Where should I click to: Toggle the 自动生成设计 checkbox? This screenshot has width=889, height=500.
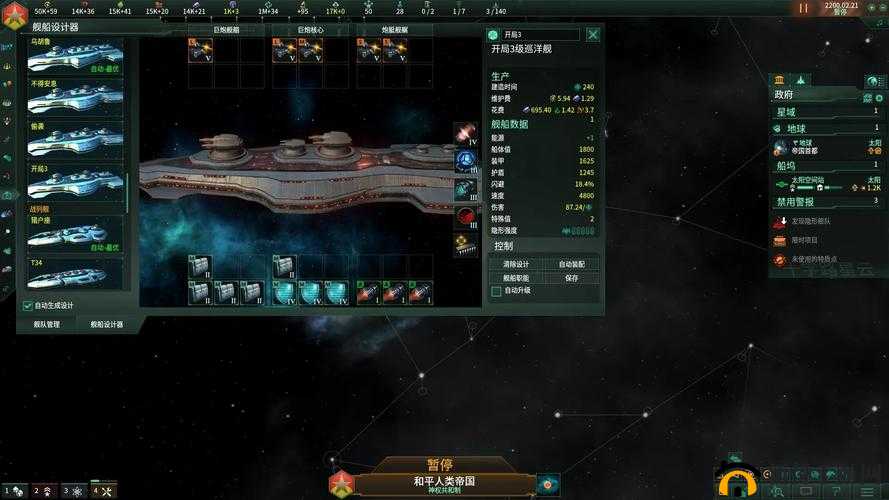[27, 305]
